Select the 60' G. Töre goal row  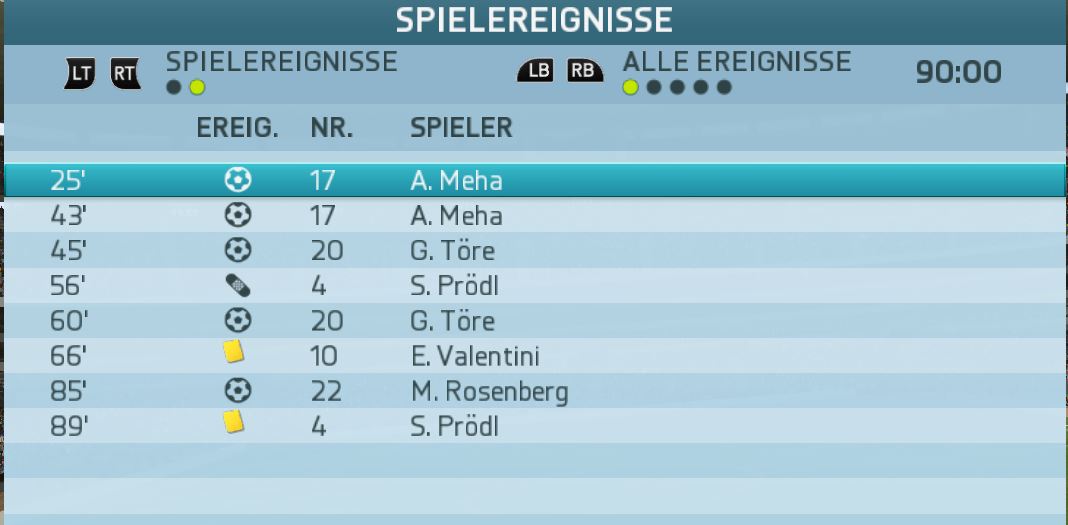coord(534,321)
